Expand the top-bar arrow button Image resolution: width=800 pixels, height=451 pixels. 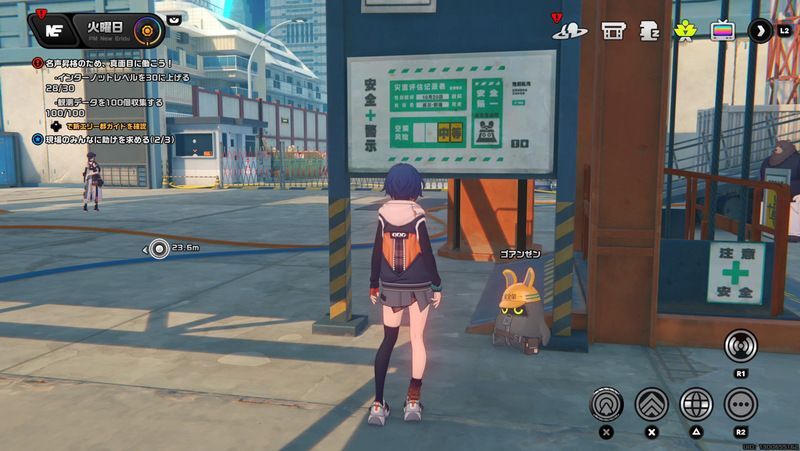coord(760,30)
